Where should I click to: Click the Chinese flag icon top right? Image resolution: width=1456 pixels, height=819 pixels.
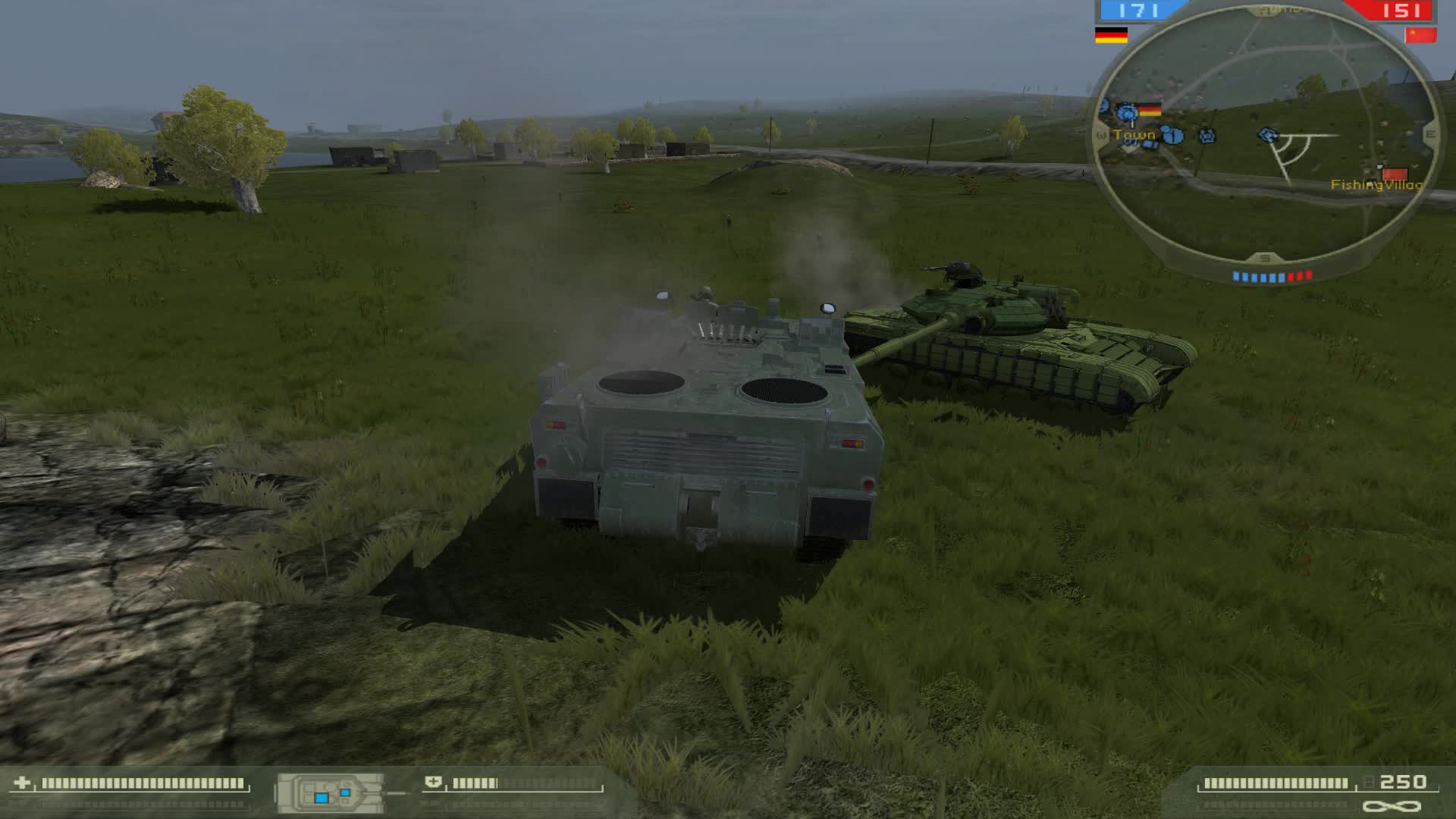coord(1422,34)
